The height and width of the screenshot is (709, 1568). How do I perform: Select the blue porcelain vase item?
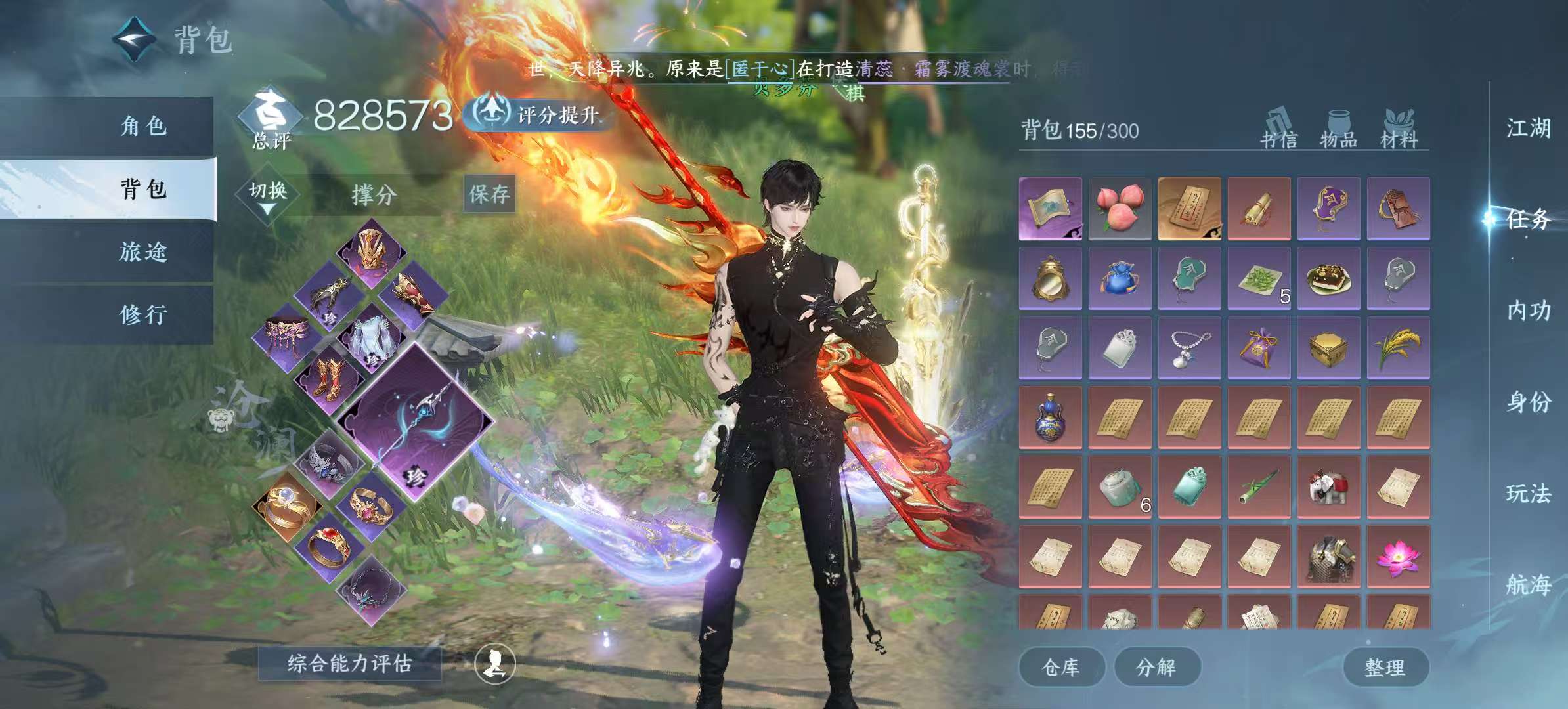(1050, 417)
